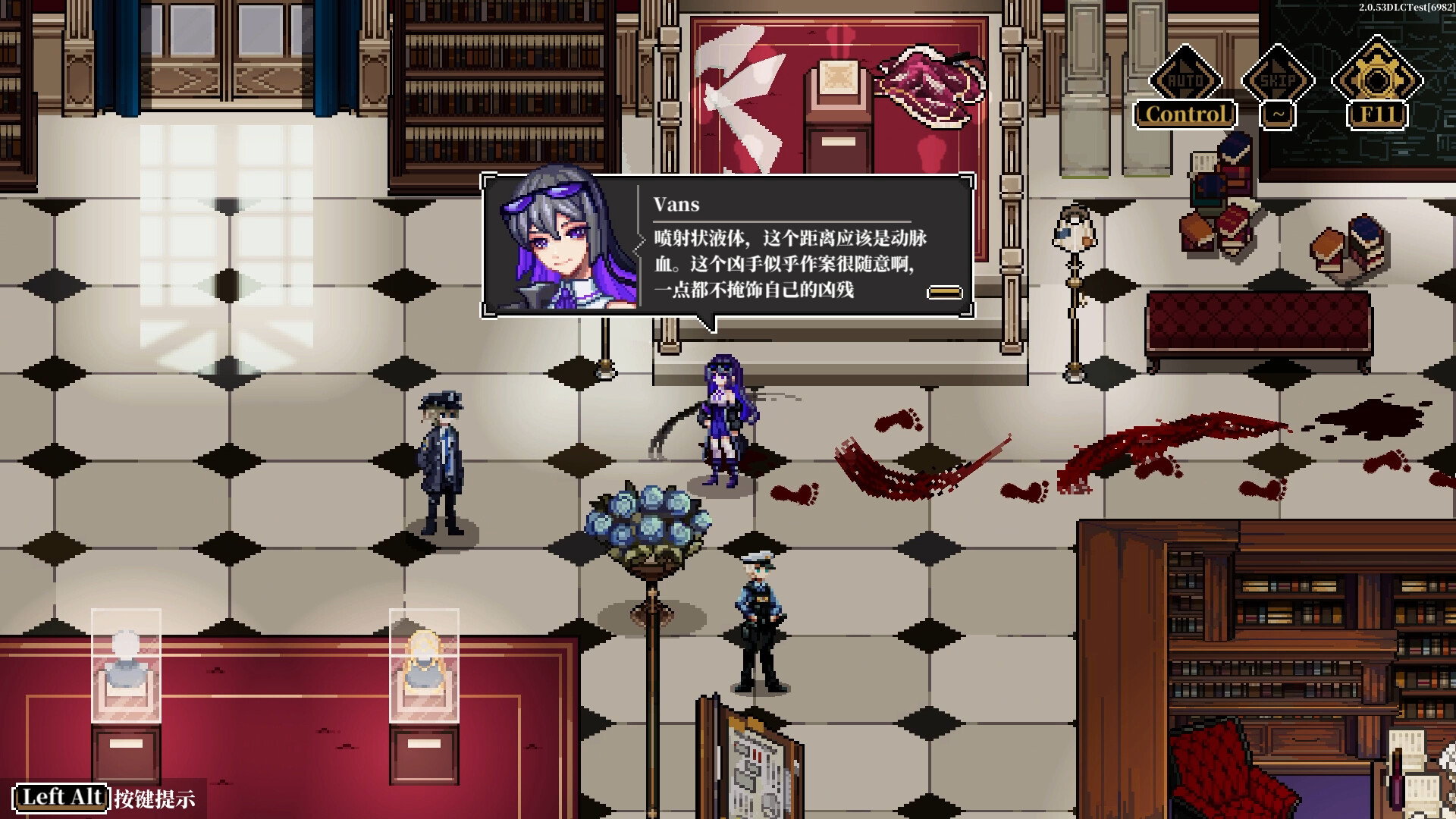Click the Left Alt key hint icon

pos(63,797)
